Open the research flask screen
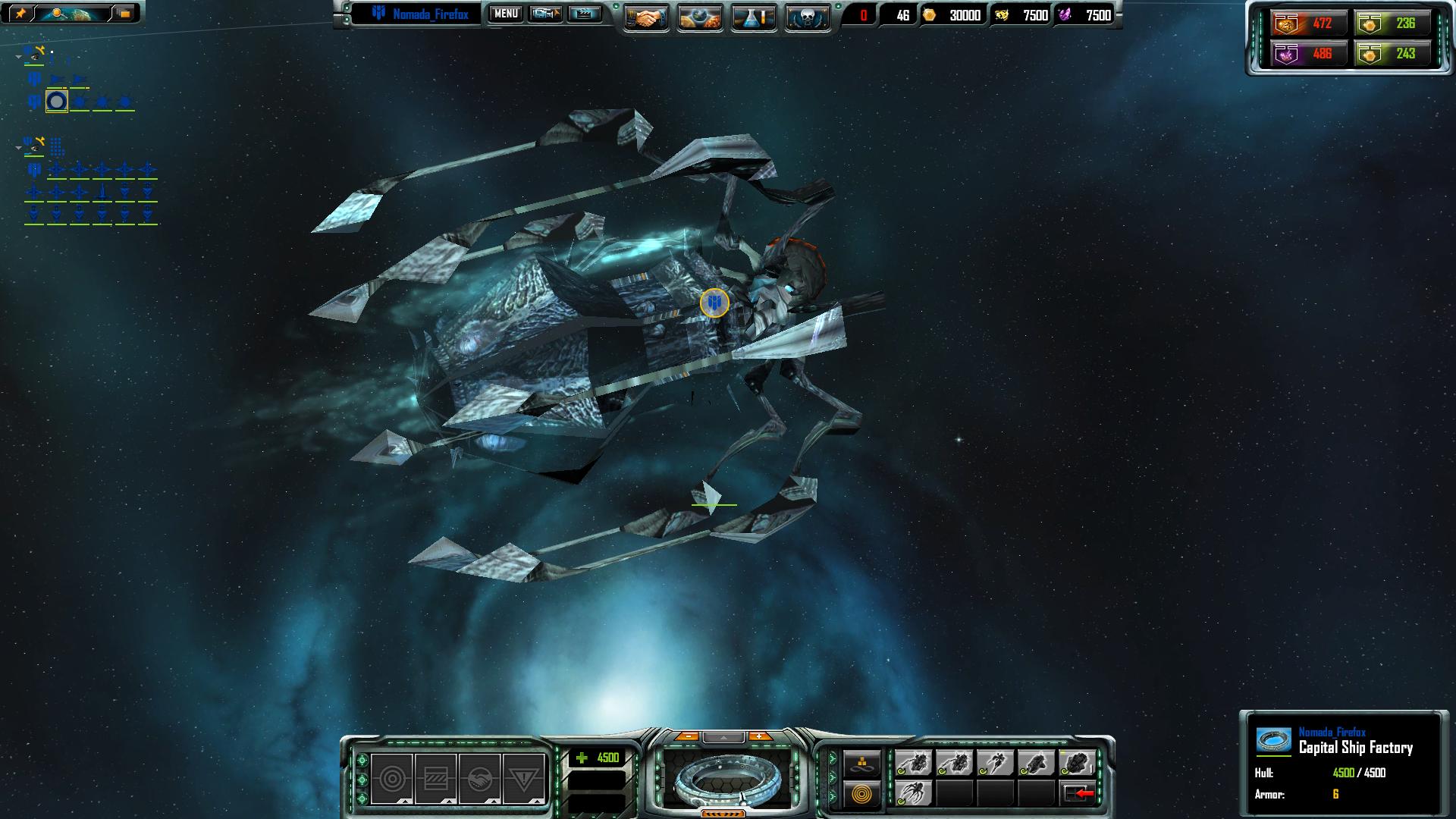Viewport: 1456px width, 819px height. (754, 17)
